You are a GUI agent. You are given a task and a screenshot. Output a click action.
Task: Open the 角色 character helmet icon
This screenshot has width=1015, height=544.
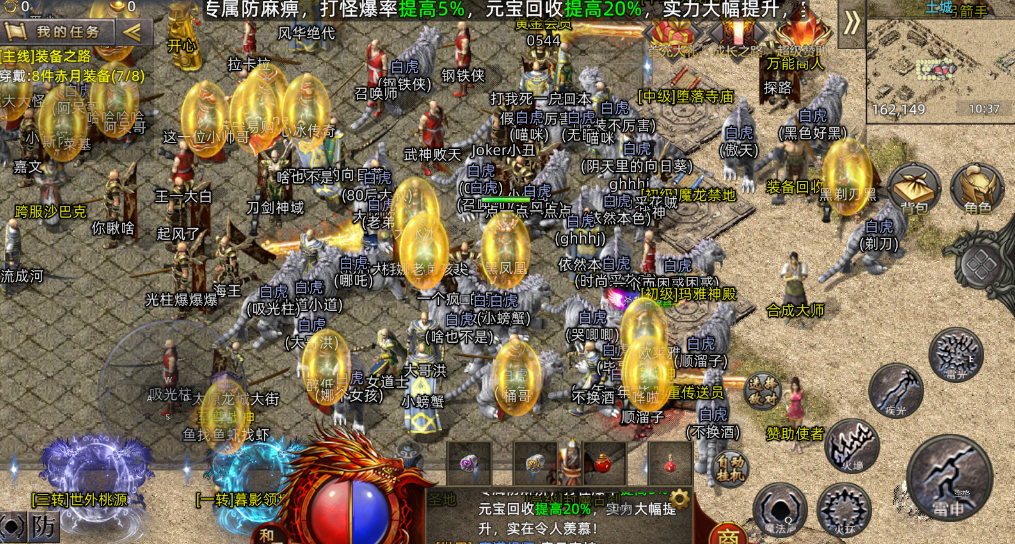pos(977,186)
